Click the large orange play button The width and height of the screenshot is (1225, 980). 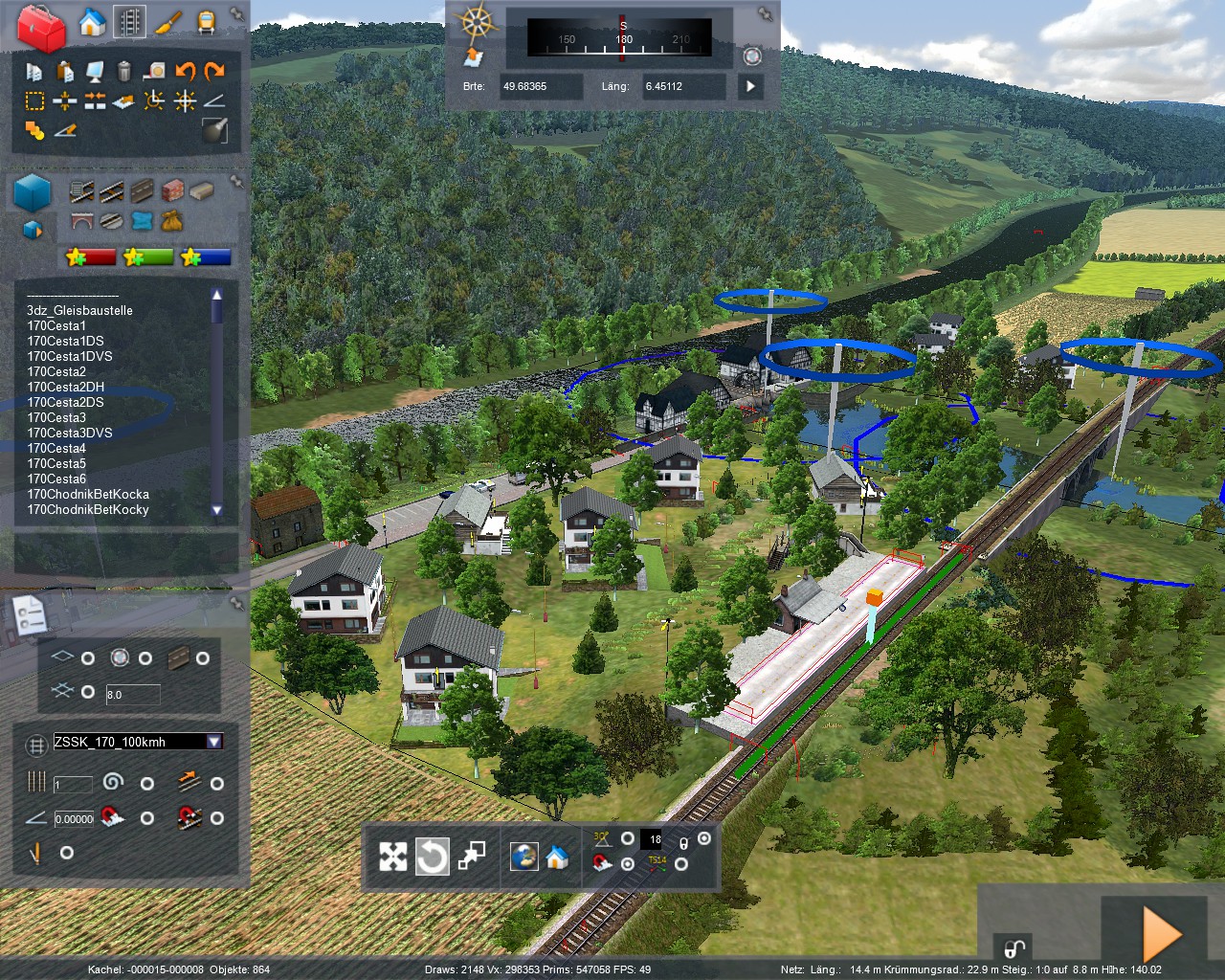(x=1162, y=935)
